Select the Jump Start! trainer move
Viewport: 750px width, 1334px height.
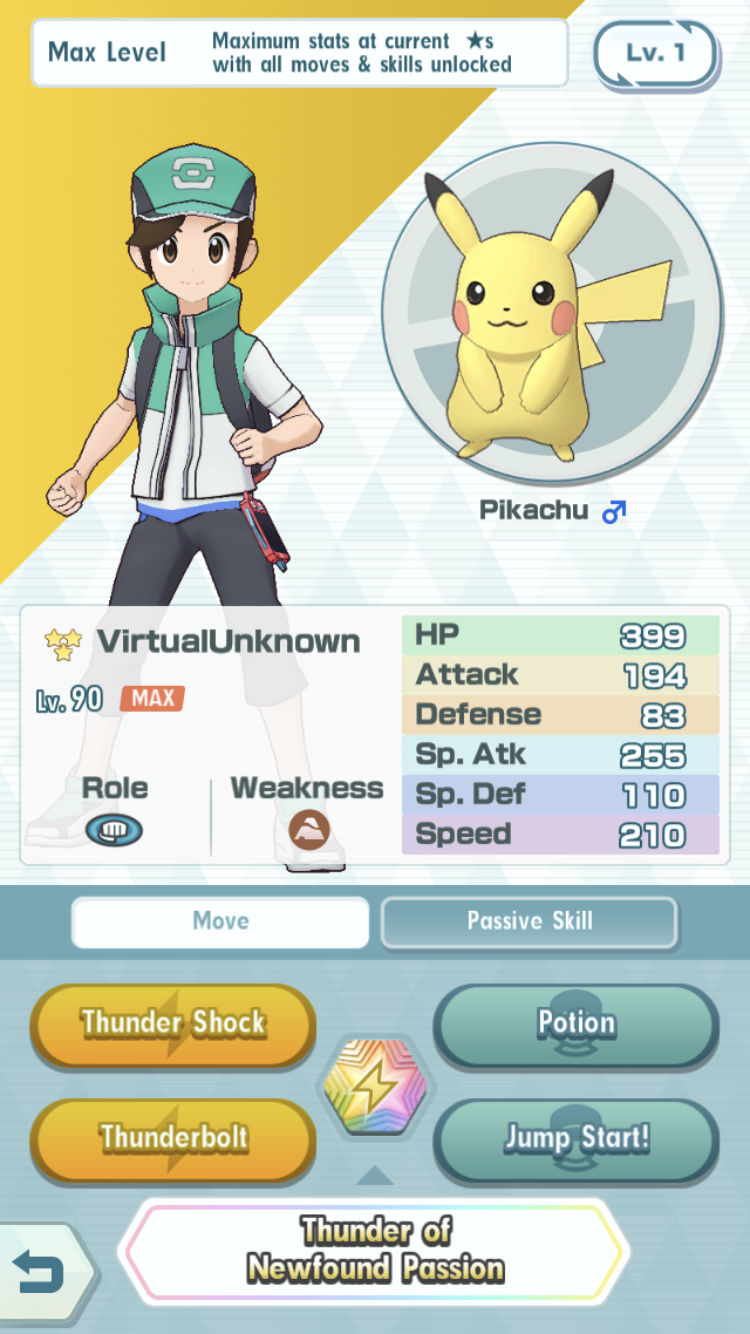576,1138
